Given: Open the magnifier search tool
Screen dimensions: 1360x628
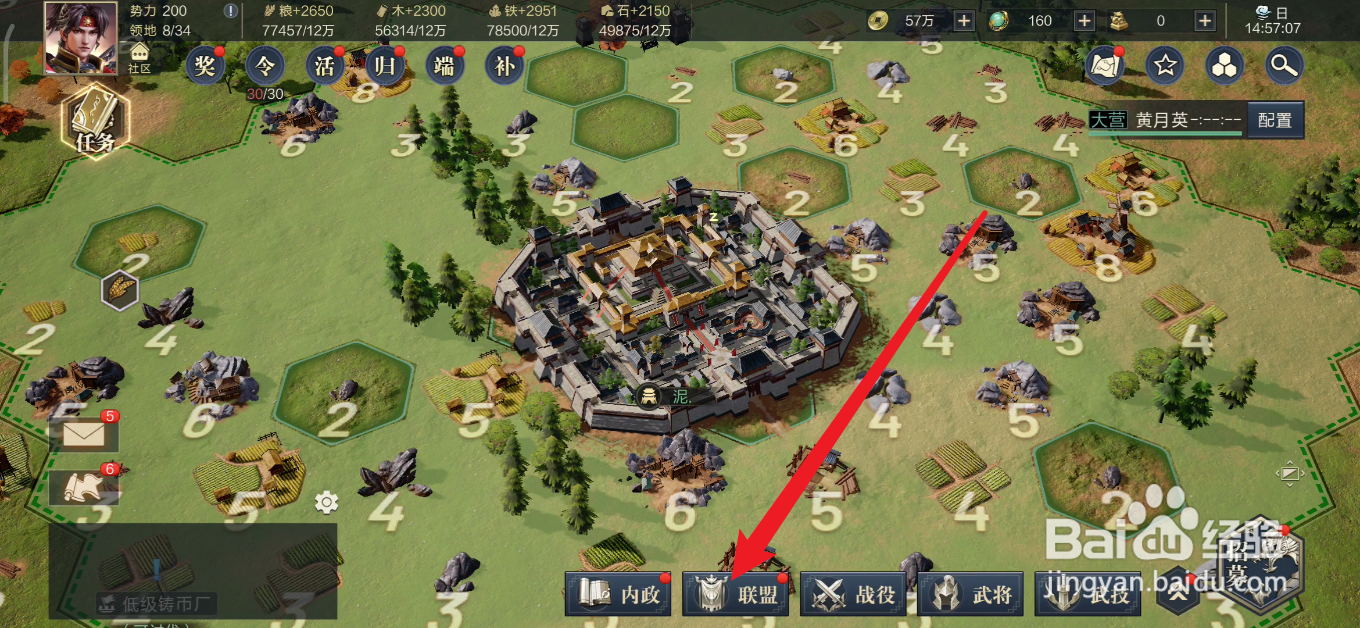Looking at the screenshot, I should click(1283, 66).
